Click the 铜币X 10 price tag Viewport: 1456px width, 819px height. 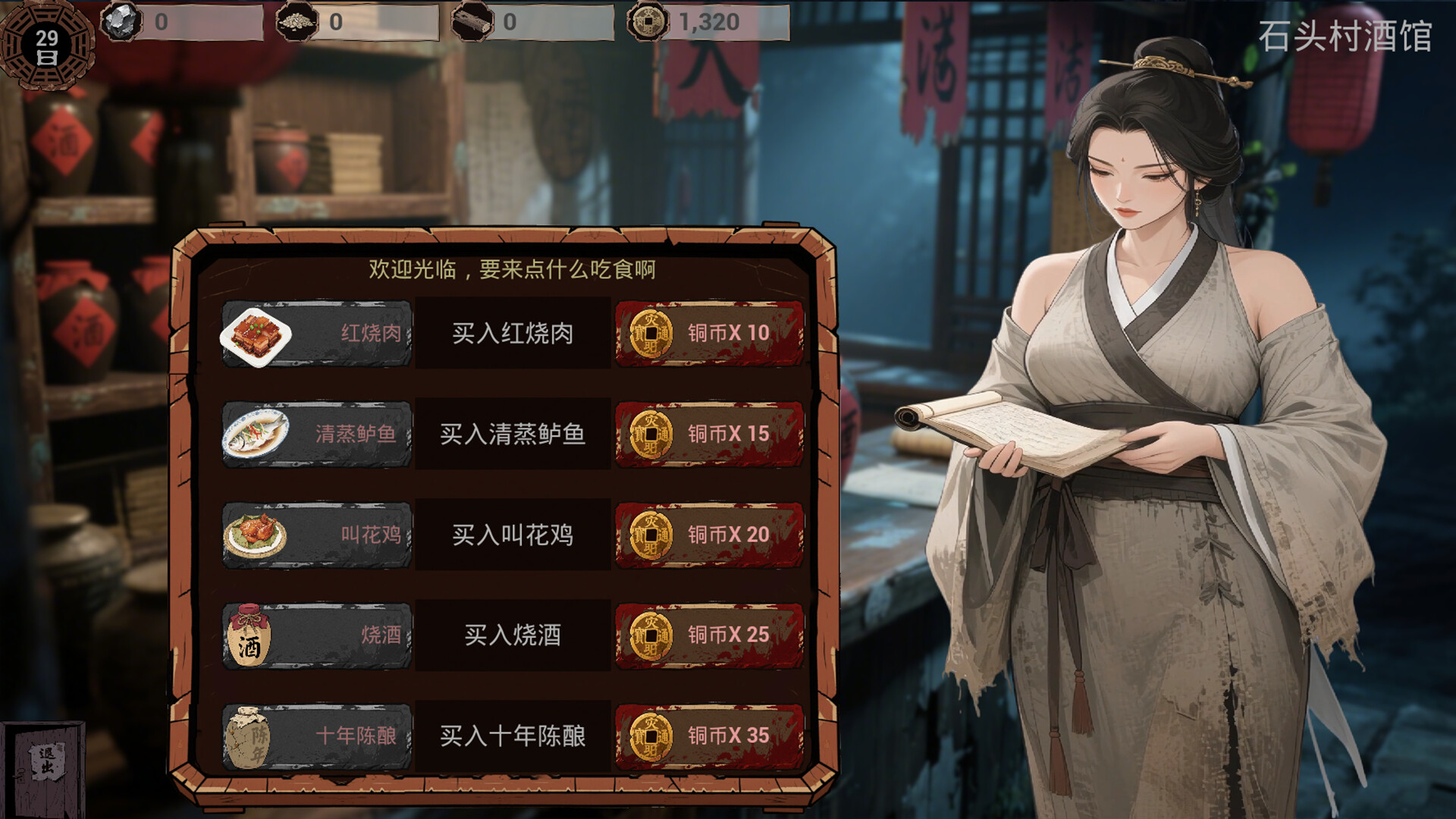[x=709, y=334]
